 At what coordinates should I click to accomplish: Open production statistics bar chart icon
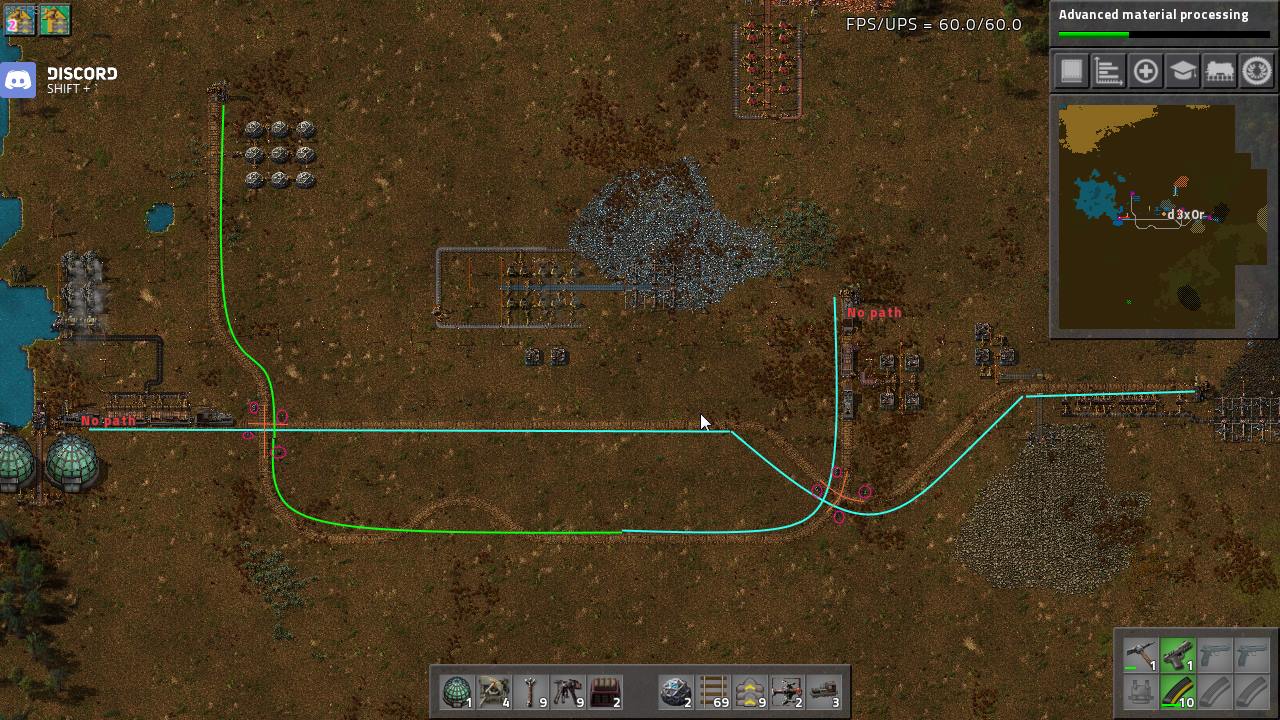point(1108,71)
